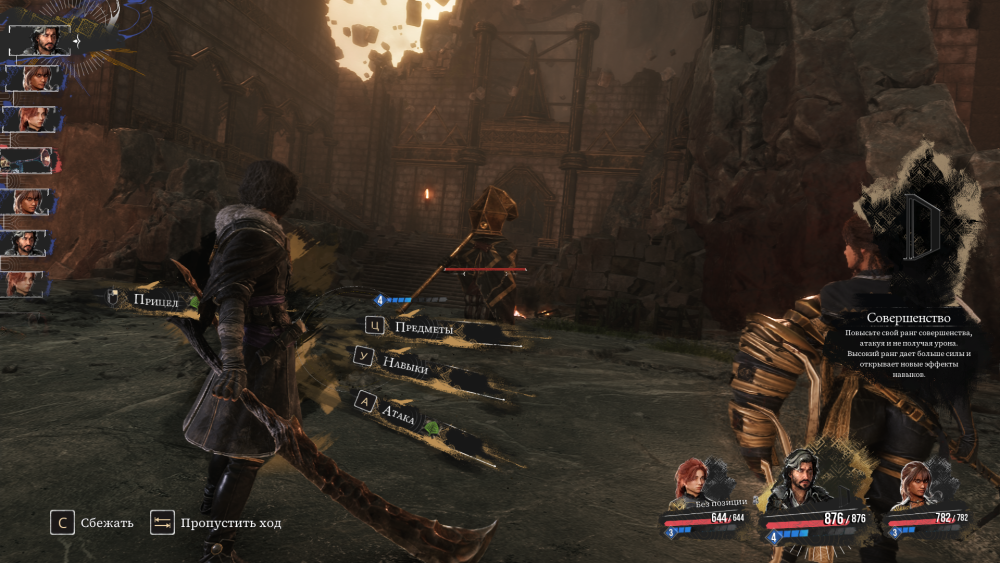1000x563 pixels.
Task: Click the Совершенство rank D emblem
Action: pos(918,228)
